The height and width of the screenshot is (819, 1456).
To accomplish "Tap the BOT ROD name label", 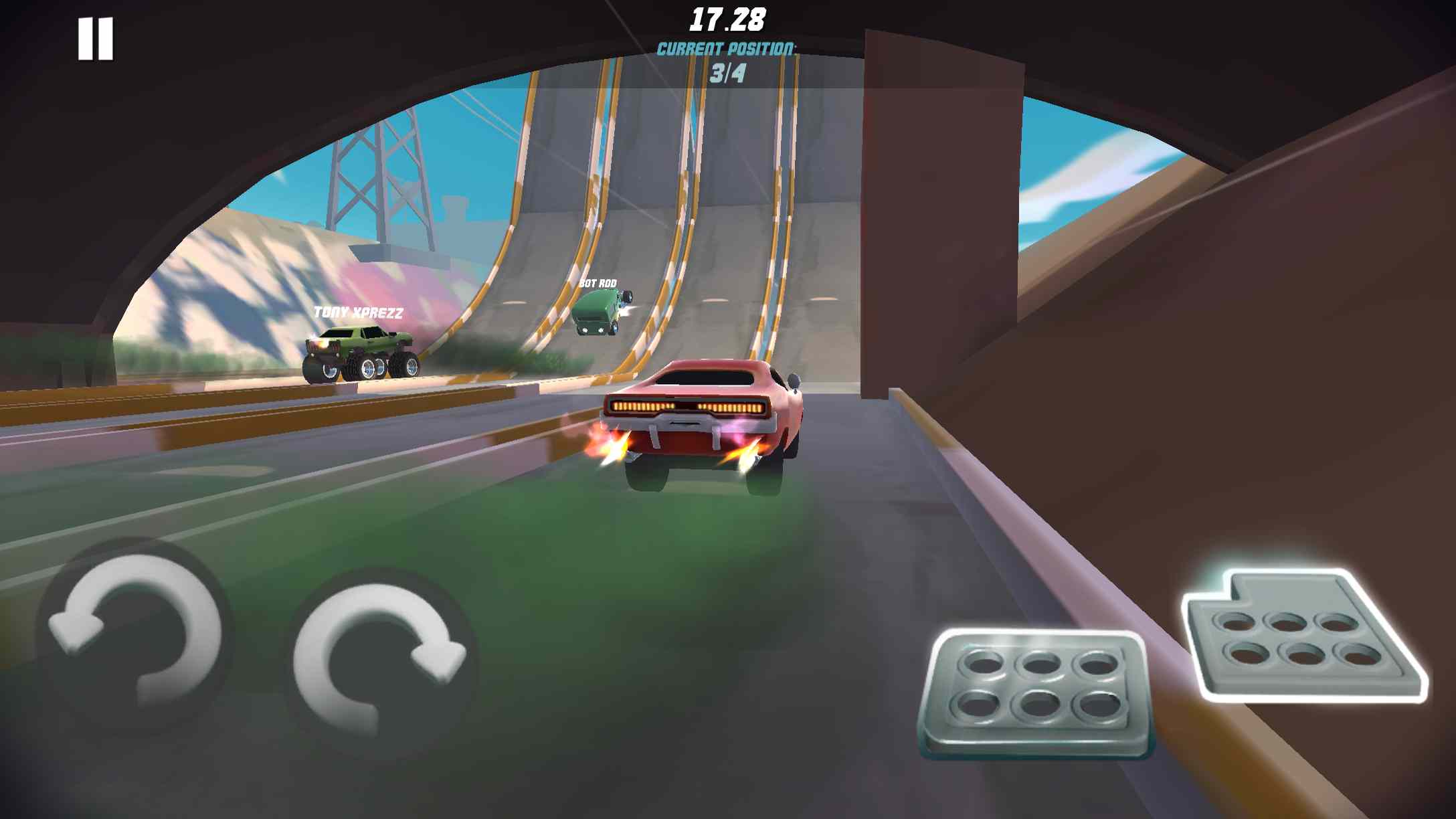I will [x=599, y=284].
